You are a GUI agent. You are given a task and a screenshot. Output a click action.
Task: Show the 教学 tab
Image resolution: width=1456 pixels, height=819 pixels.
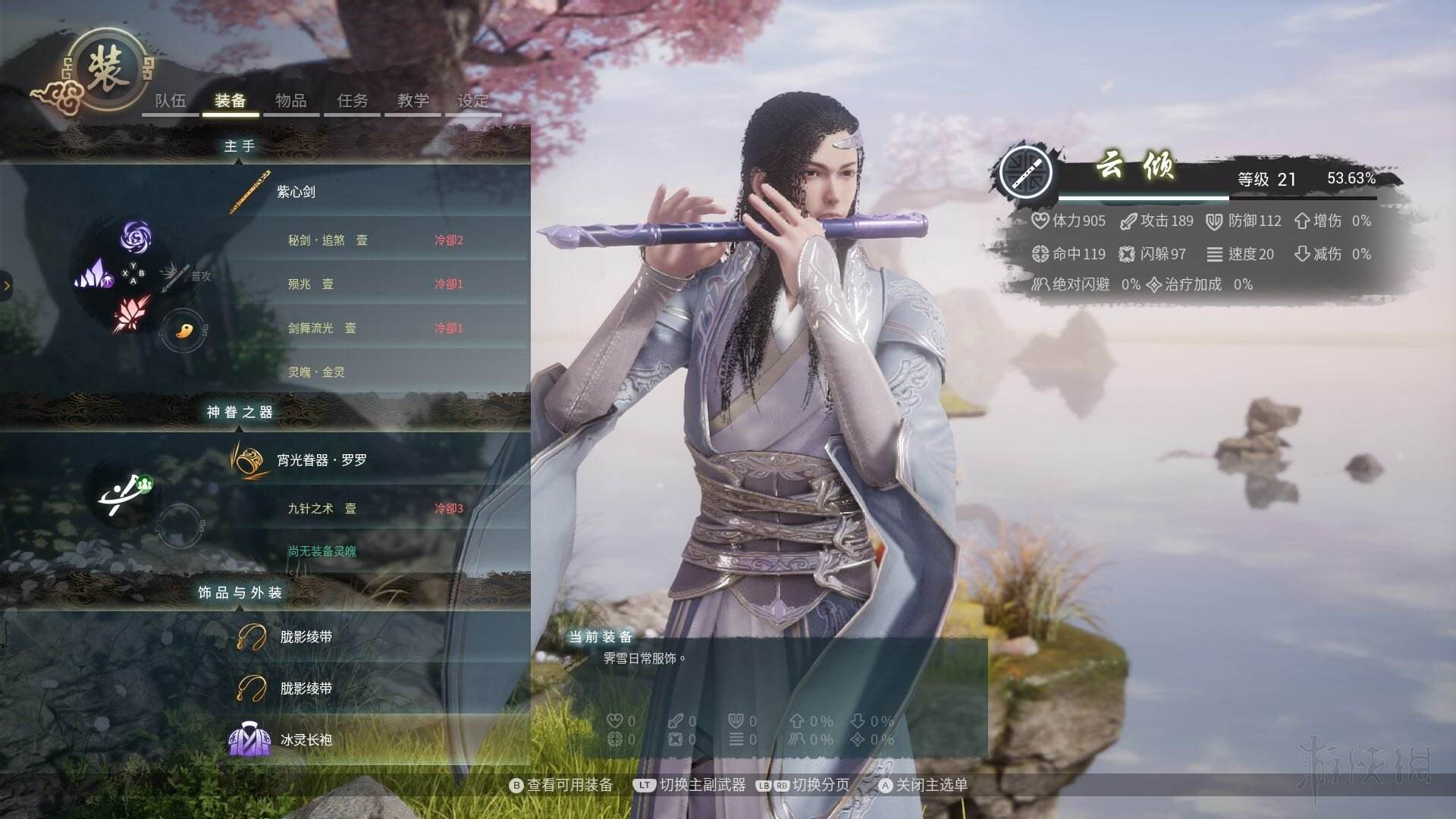point(413,101)
